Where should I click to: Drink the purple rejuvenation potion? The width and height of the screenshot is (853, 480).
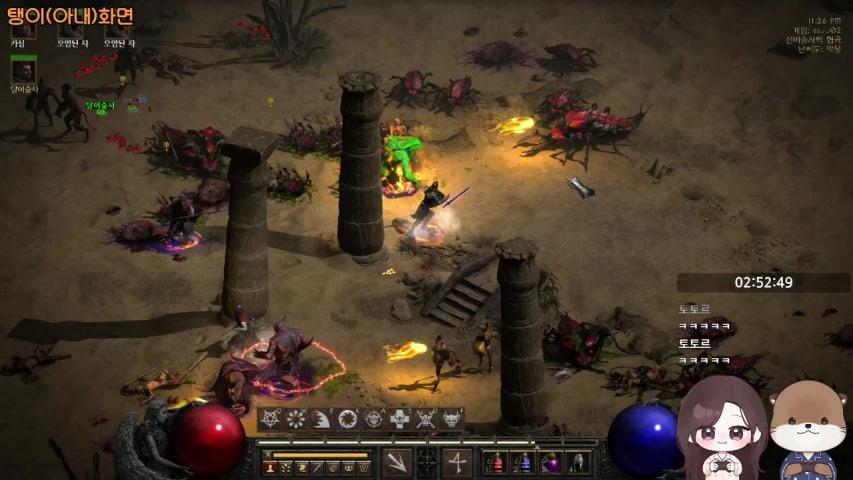click(x=550, y=463)
